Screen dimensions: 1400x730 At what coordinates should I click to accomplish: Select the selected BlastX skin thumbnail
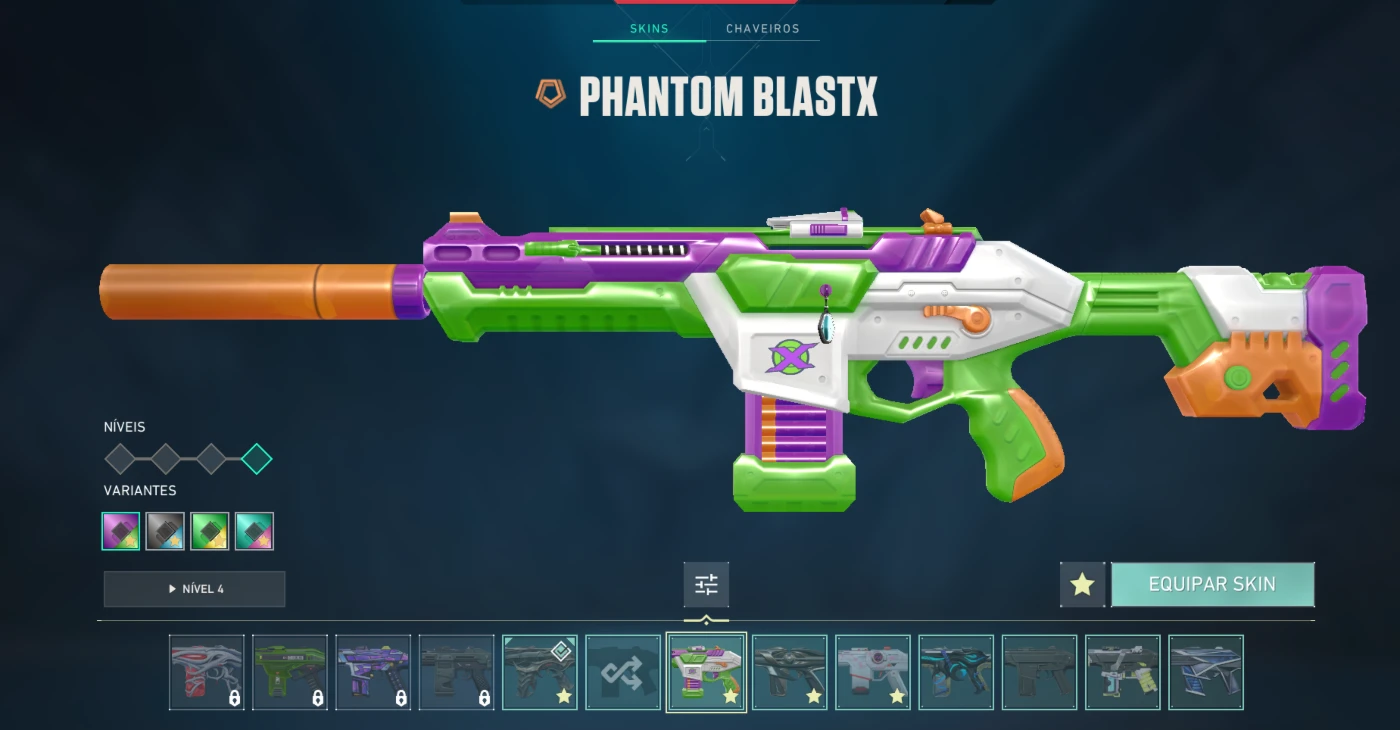pyautogui.click(x=706, y=672)
